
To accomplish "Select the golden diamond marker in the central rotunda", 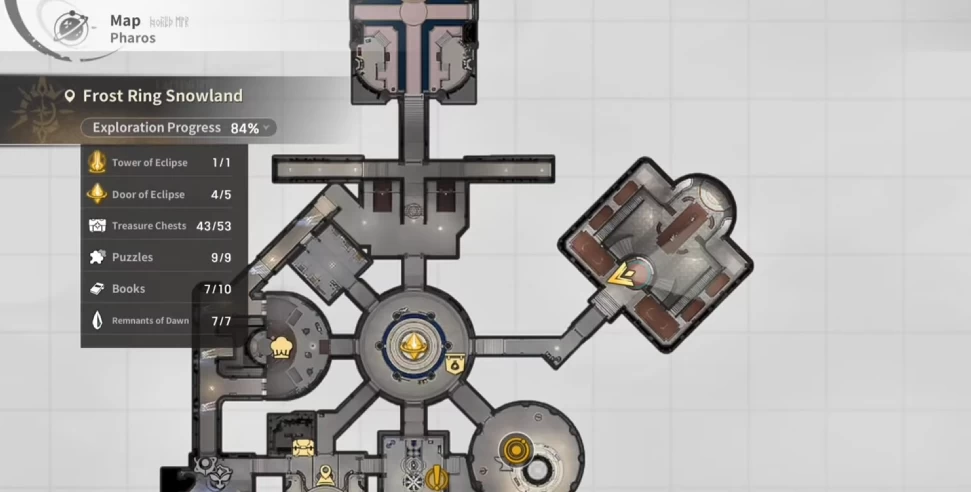I will coord(410,346).
